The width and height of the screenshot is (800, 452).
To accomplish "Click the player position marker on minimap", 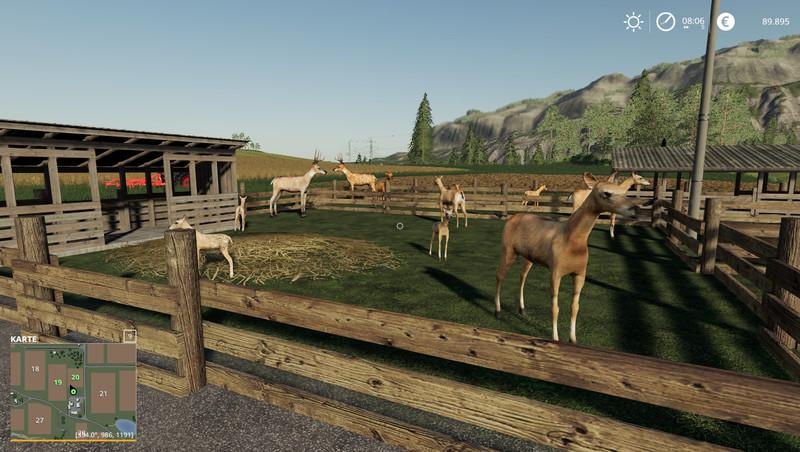I will 73,391.
